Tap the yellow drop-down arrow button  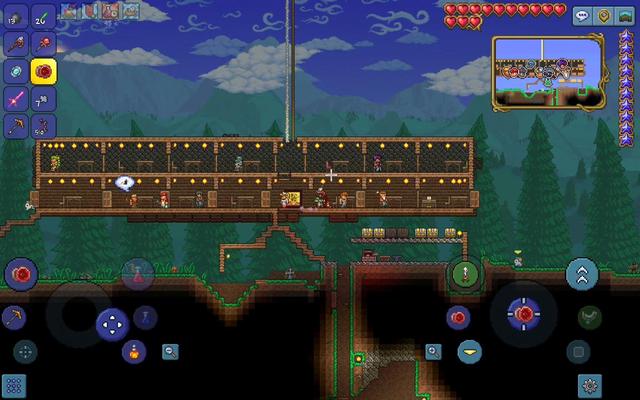[469, 351]
